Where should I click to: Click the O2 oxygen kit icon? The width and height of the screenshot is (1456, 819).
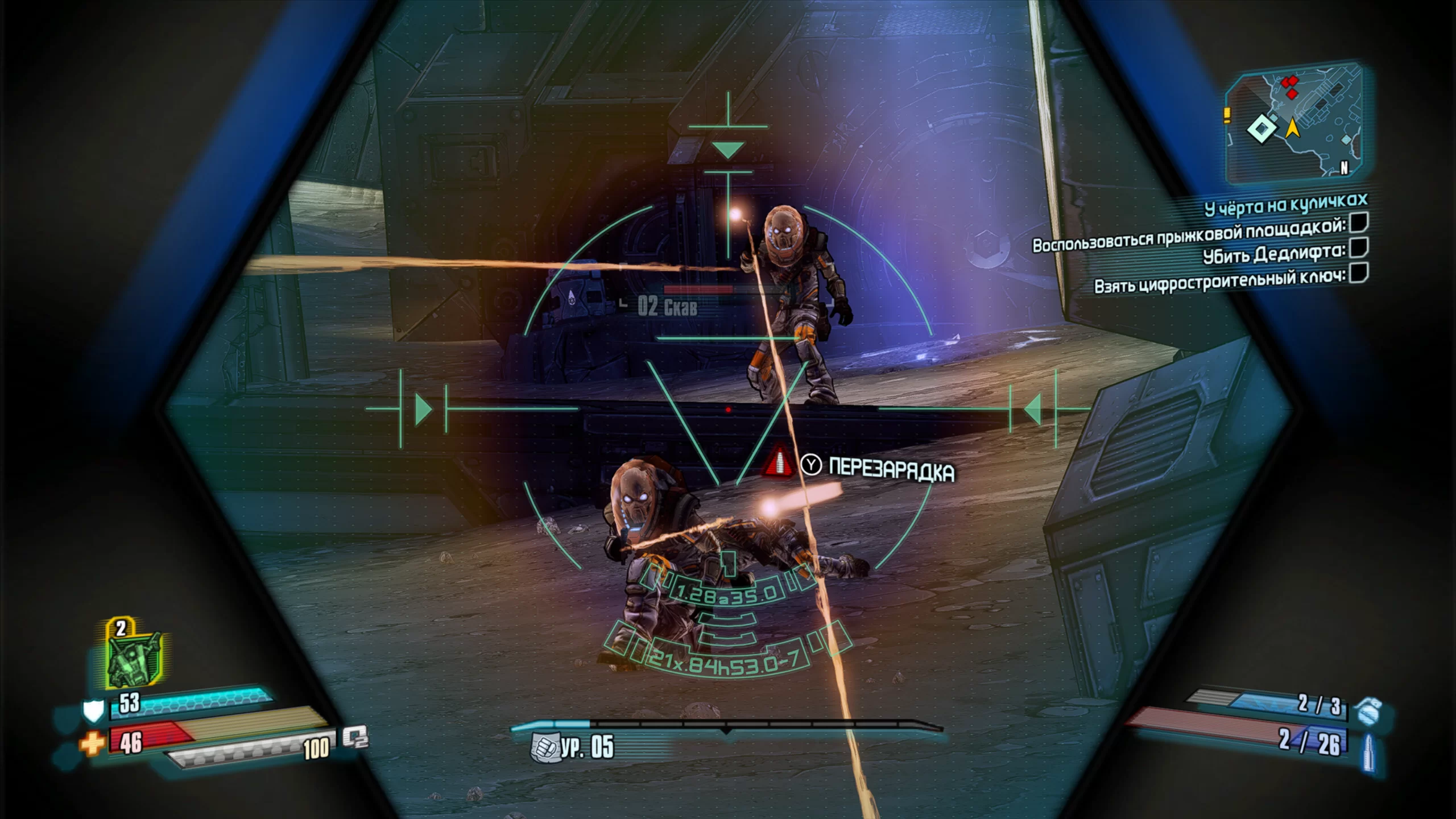pos(355,738)
